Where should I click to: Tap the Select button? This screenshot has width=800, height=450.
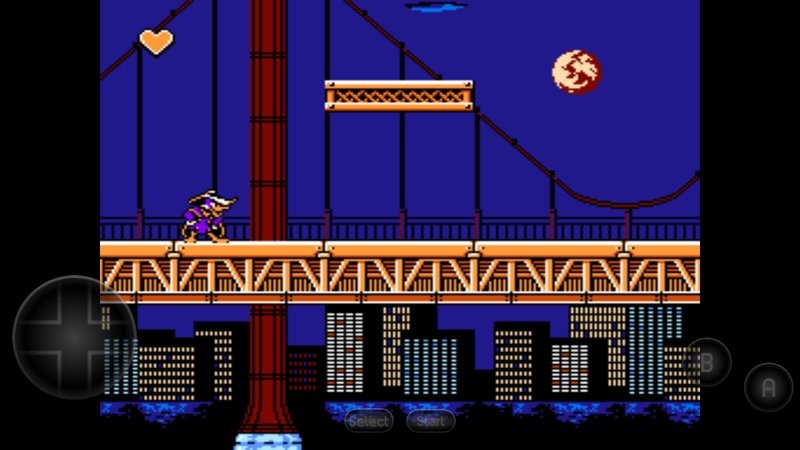pos(369,421)
